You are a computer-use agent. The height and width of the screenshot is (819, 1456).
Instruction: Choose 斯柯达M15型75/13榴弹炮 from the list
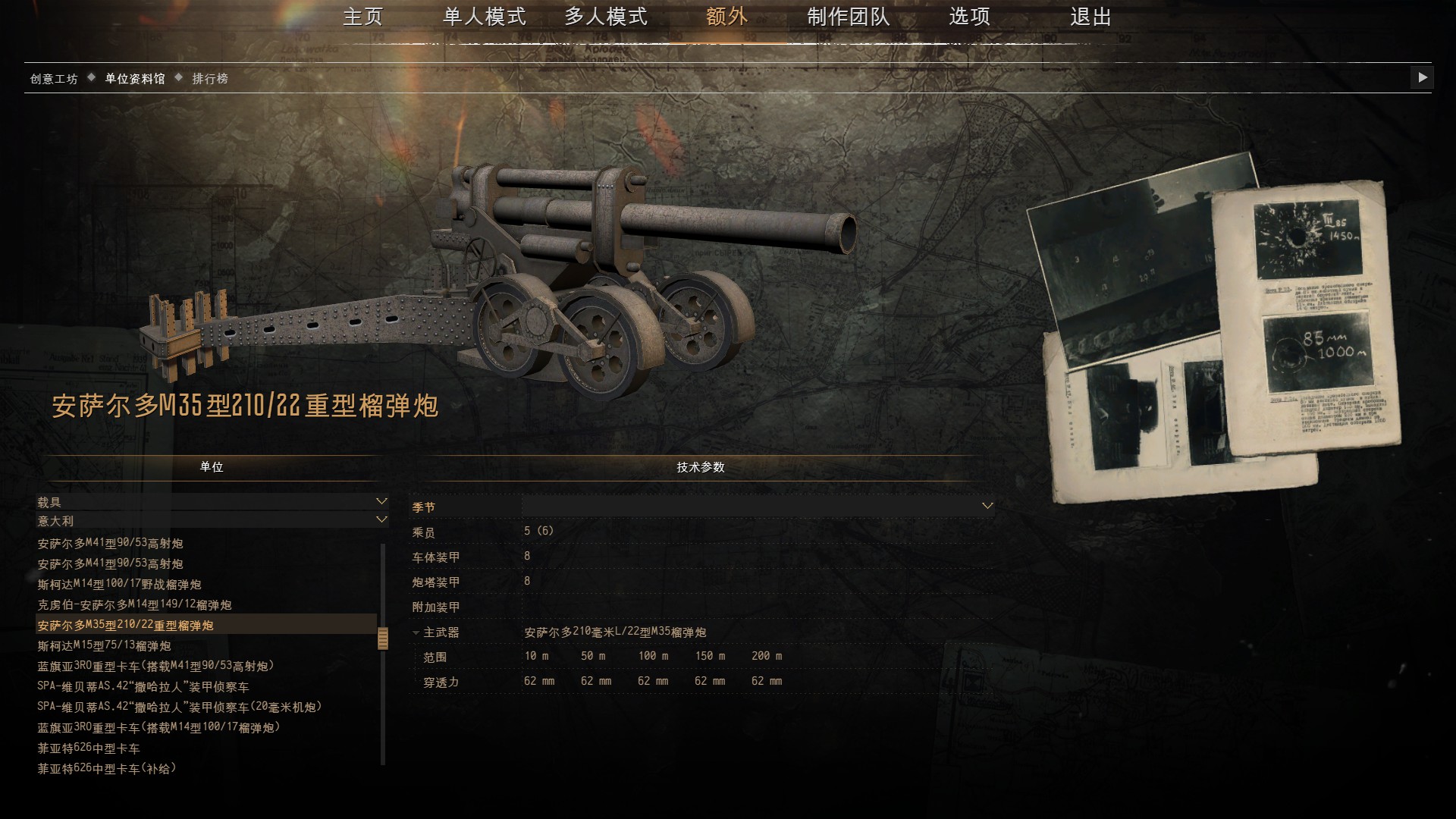pos(105,646)
